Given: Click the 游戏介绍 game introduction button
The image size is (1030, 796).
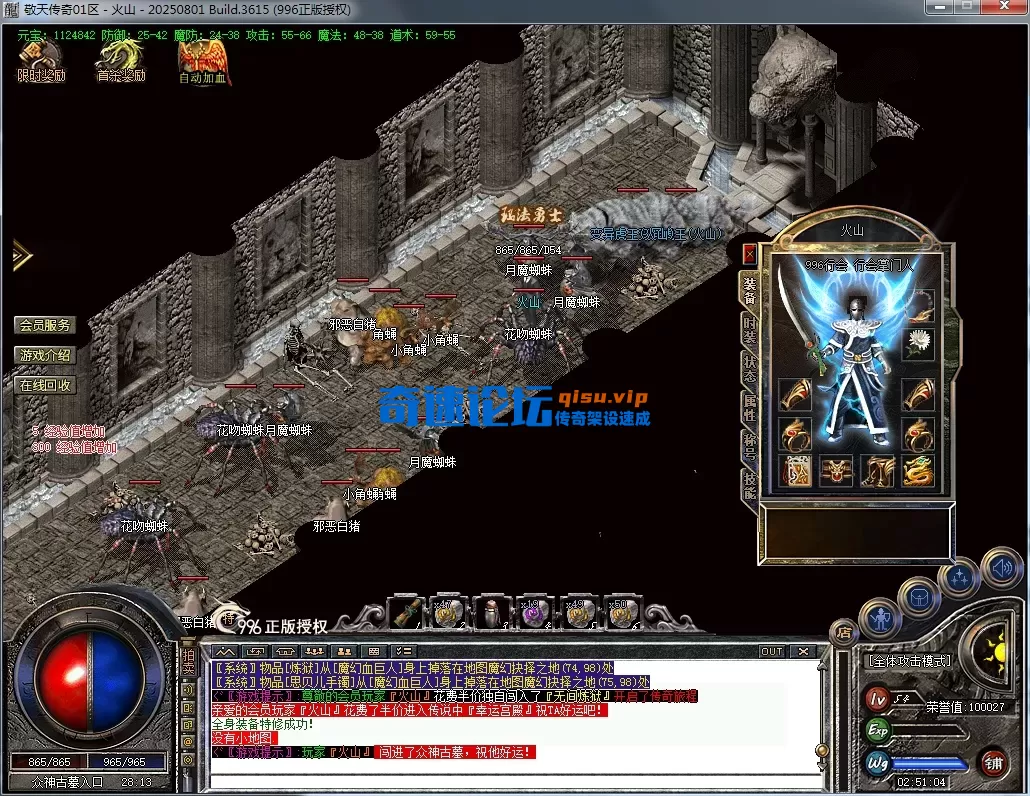Looking at the screenshot, I should tap(45, 355).
